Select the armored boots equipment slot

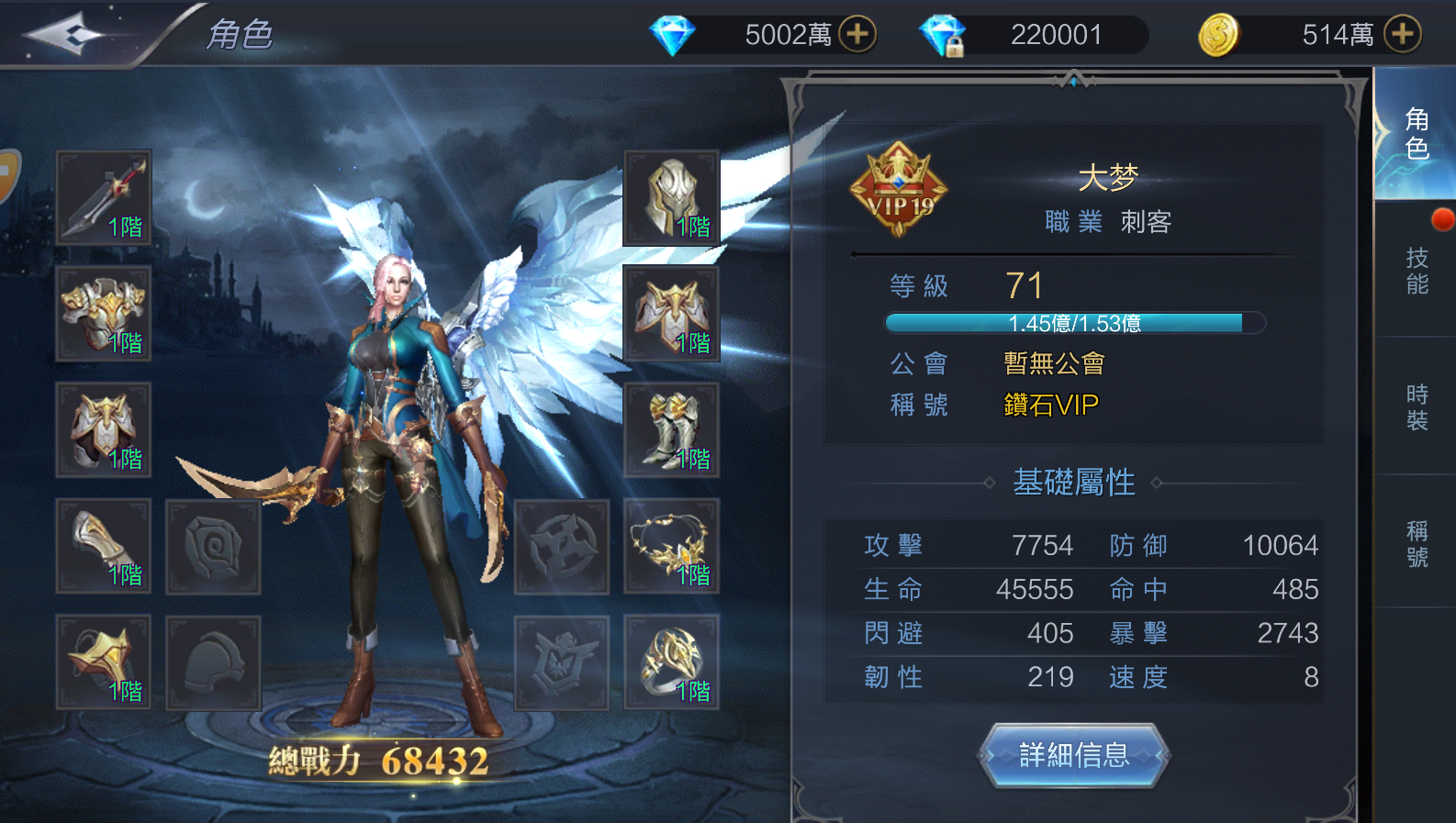(671, 430)
